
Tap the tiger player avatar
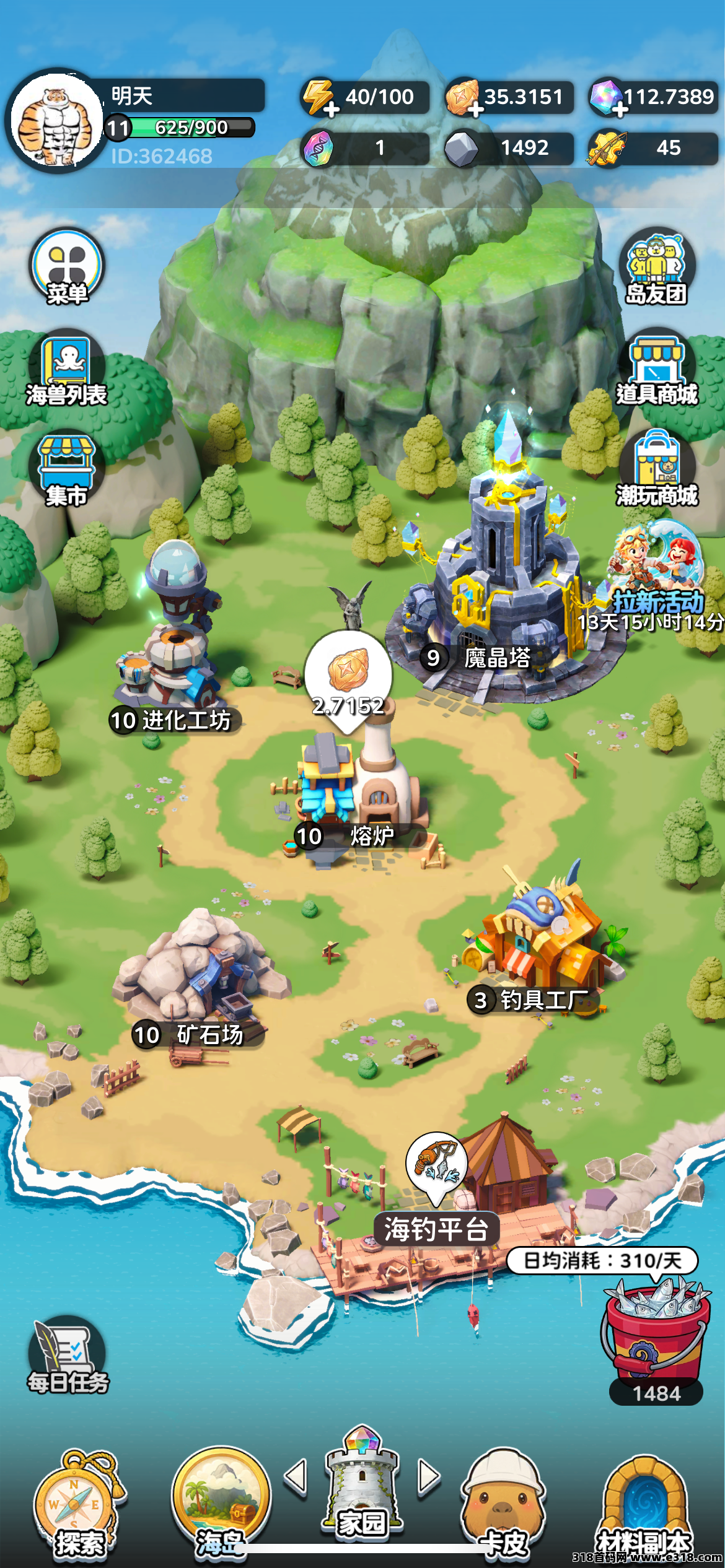pyautogui.click(x=58, y=121)
